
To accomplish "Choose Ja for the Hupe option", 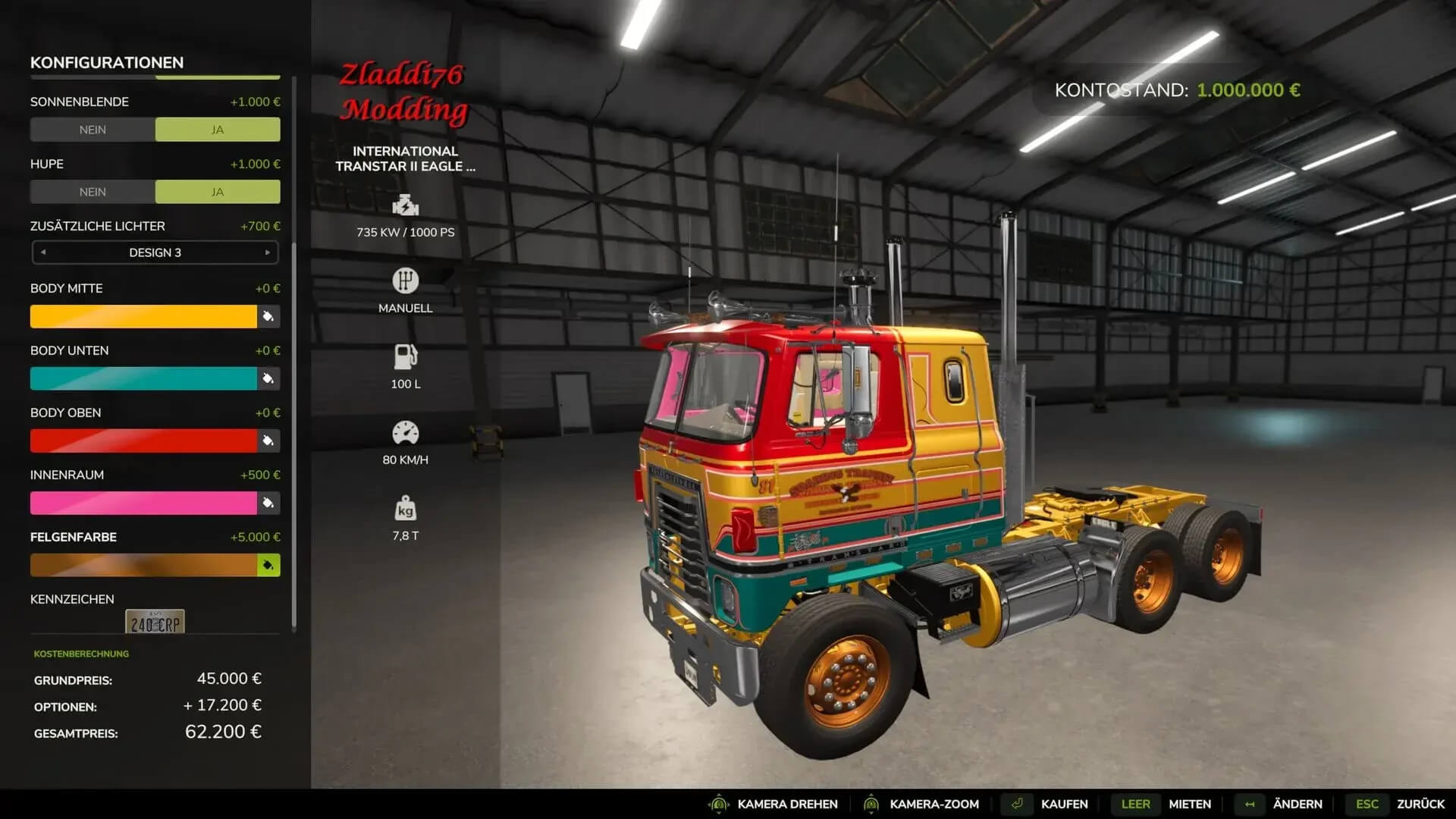I will coord(218,192).
